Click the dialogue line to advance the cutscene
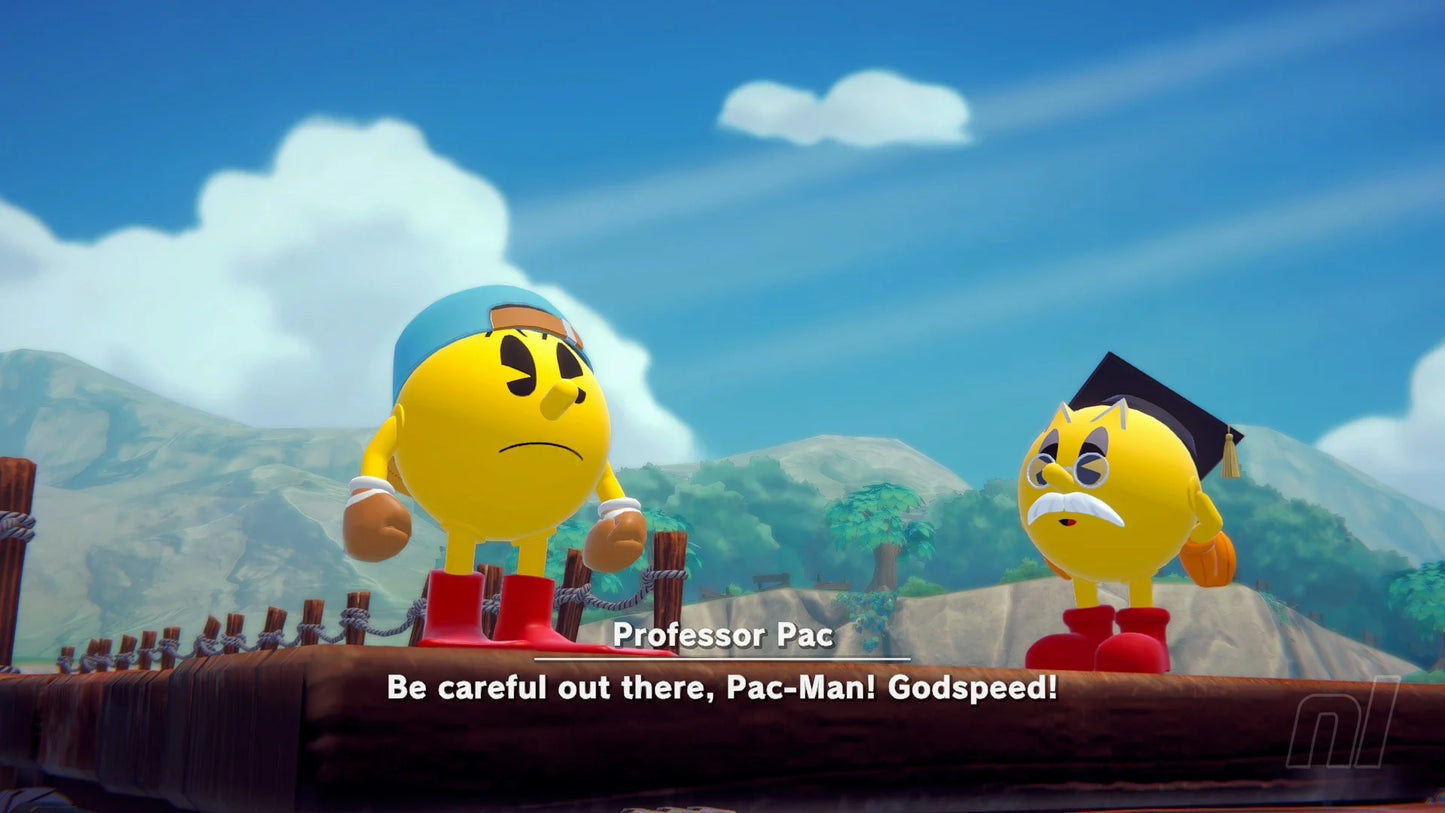This screenshot has height=813, width=1445. coord(722,690)
